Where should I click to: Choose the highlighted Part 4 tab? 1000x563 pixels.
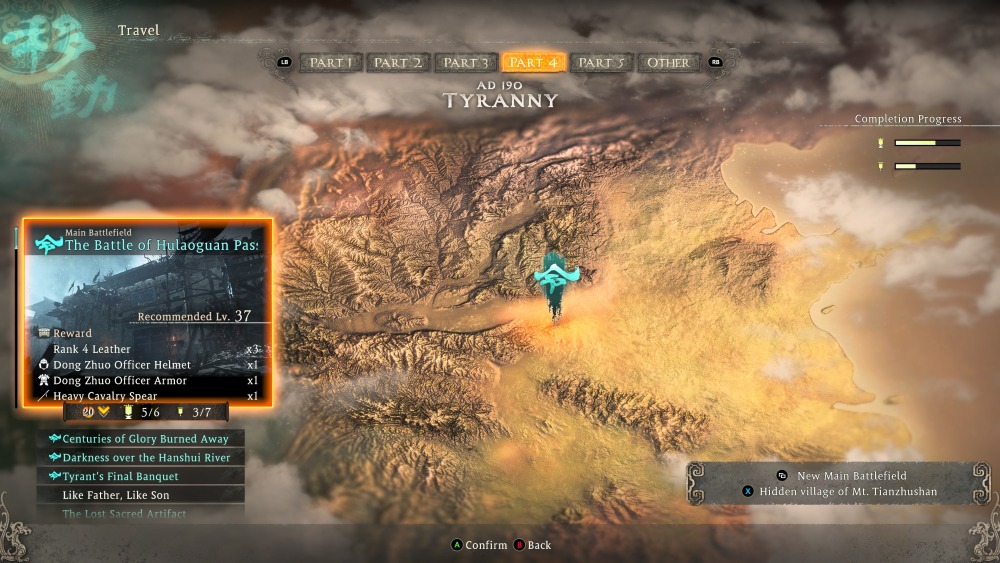pyautogui.click(x=533, y=62)
